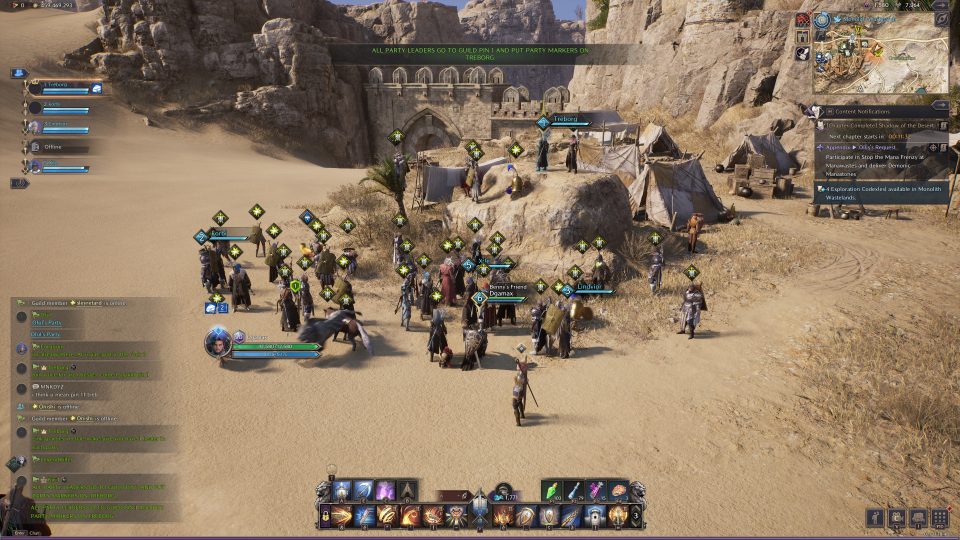
Task: Use the light blue flask consumable
Action: 576,491
